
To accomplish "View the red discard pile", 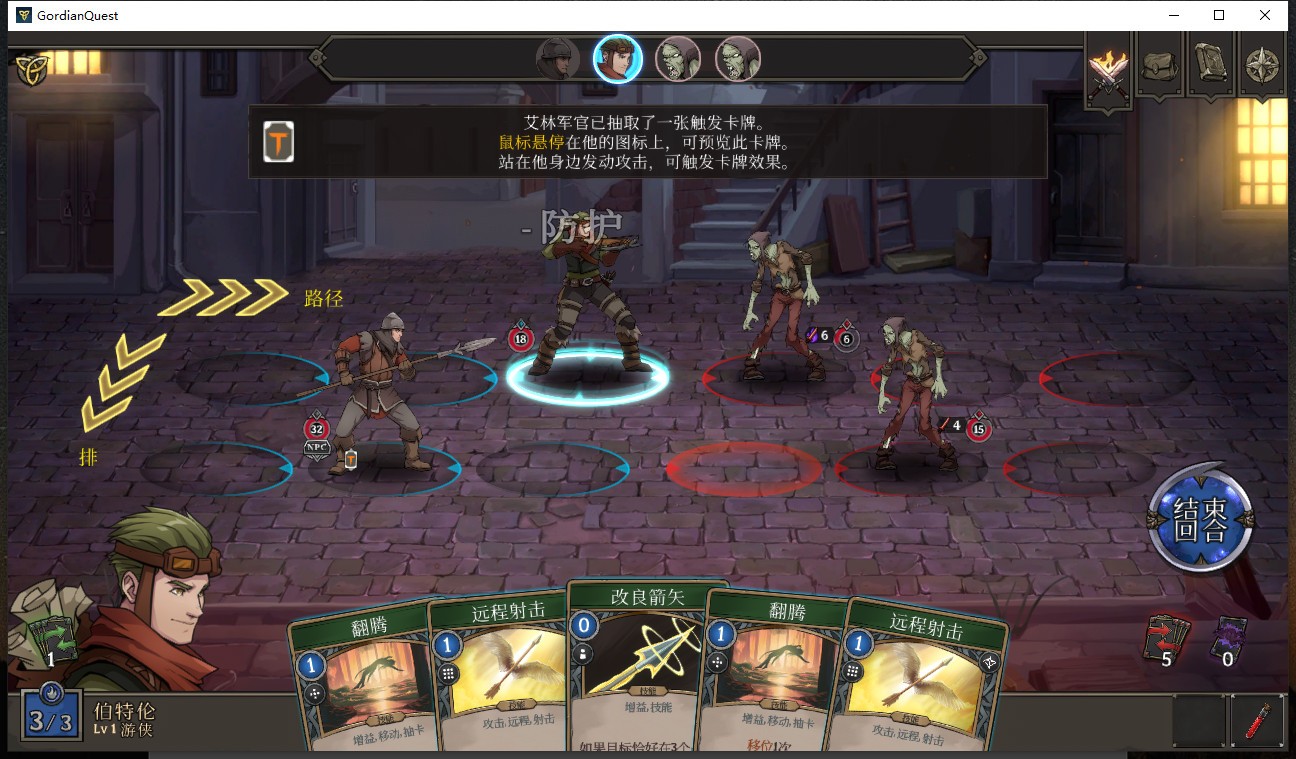I will click(x=1166, y=637).
